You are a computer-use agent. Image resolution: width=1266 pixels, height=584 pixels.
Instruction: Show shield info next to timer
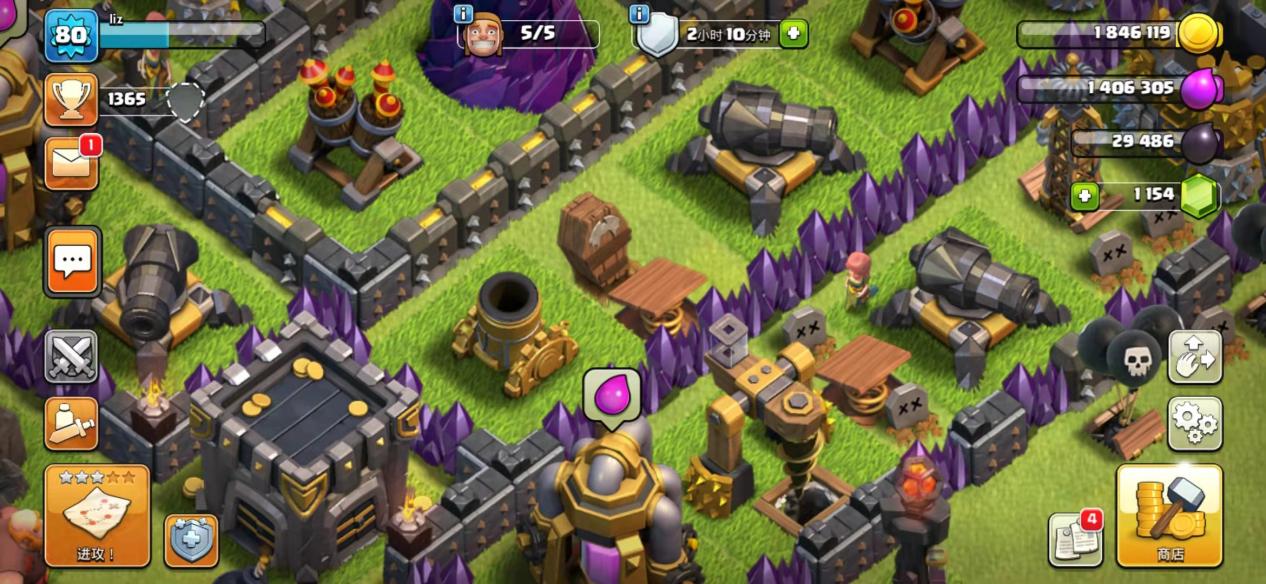click(640, 14)
